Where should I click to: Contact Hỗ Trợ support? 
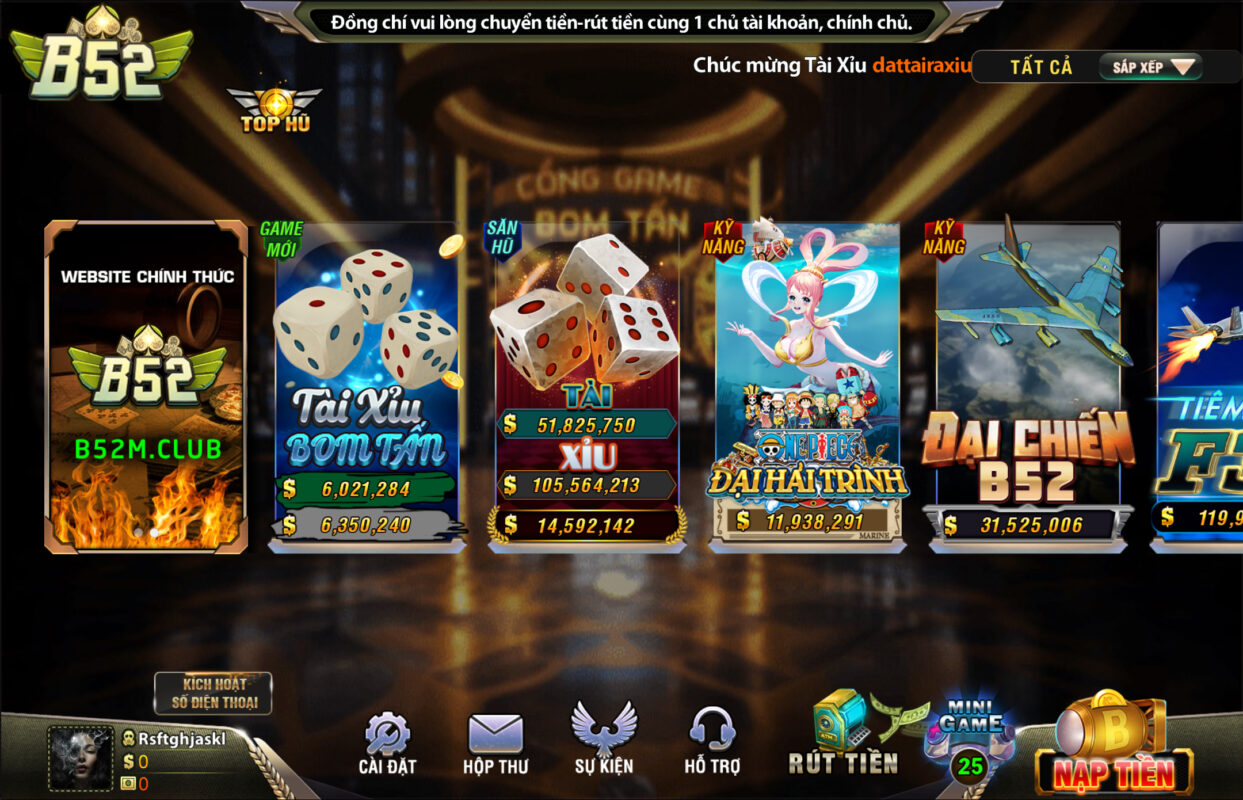[712, 740]
